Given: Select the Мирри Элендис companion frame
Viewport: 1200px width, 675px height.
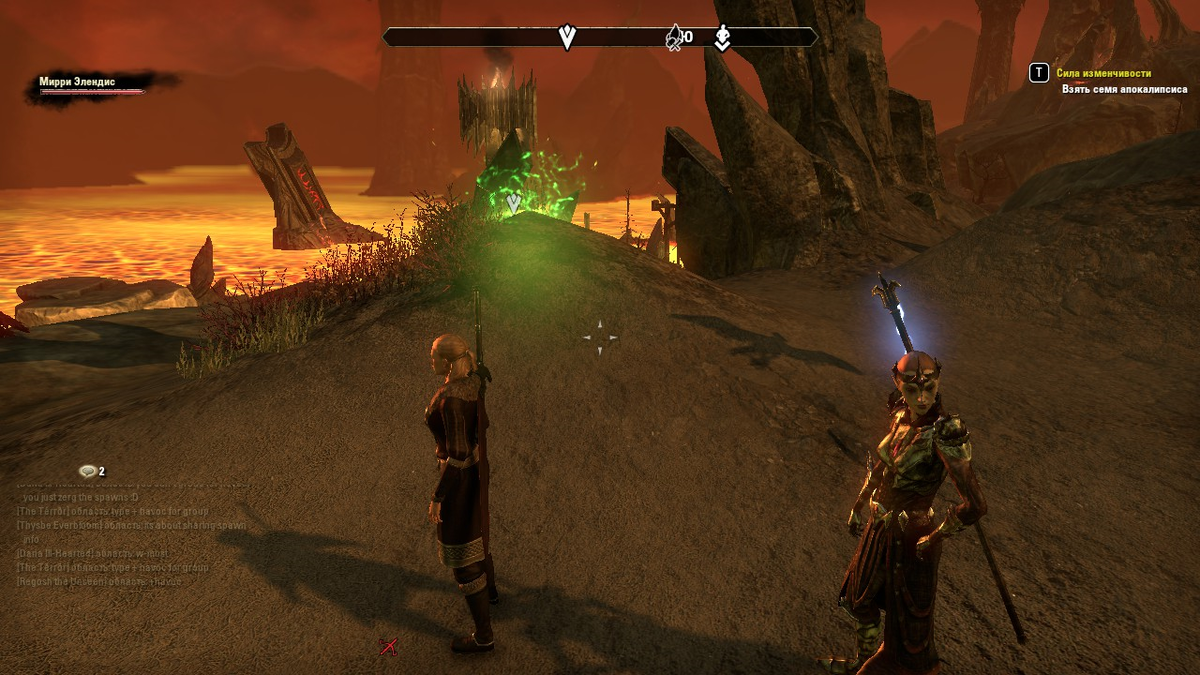Looking at the screenshot, I should point(90,84).
